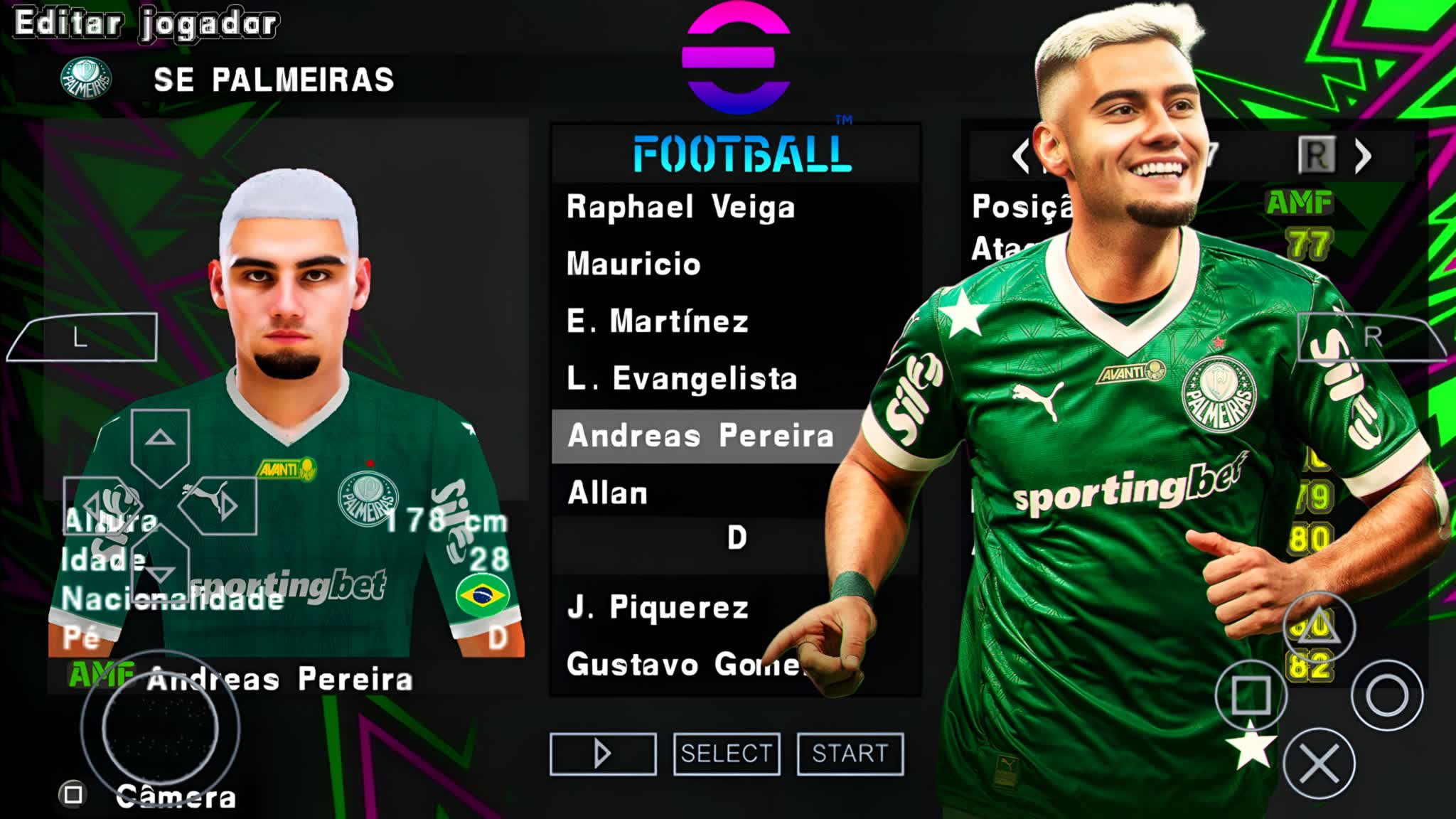The width and height of the screenshot is (1456, 819).
Task: Select J. Piquerez from the defenders
Action: (x=658, y=608)
